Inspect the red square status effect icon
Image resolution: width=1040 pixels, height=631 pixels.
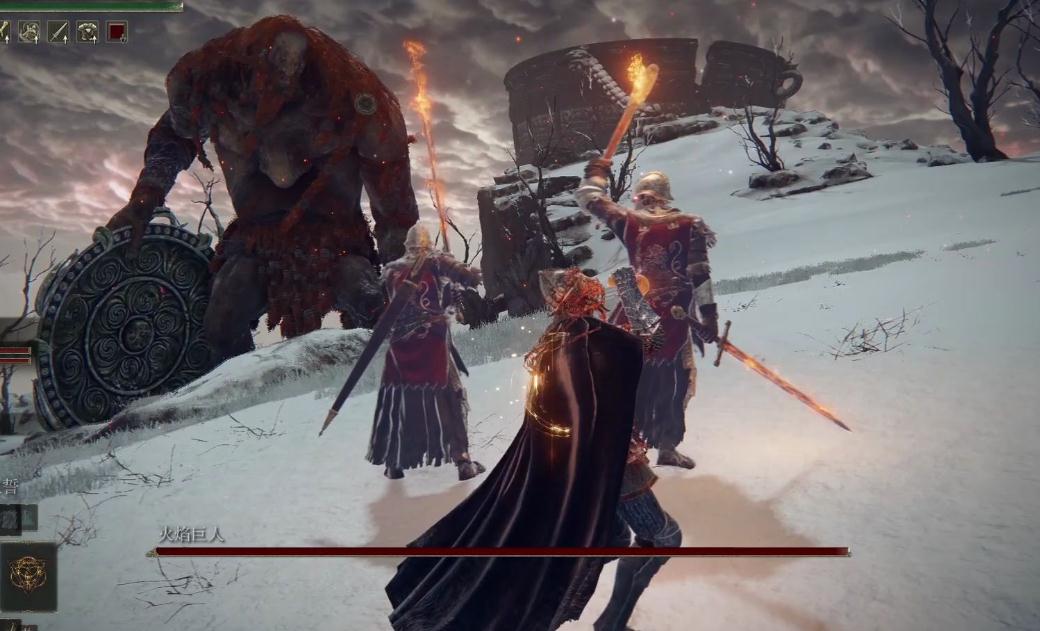(117, 32)
